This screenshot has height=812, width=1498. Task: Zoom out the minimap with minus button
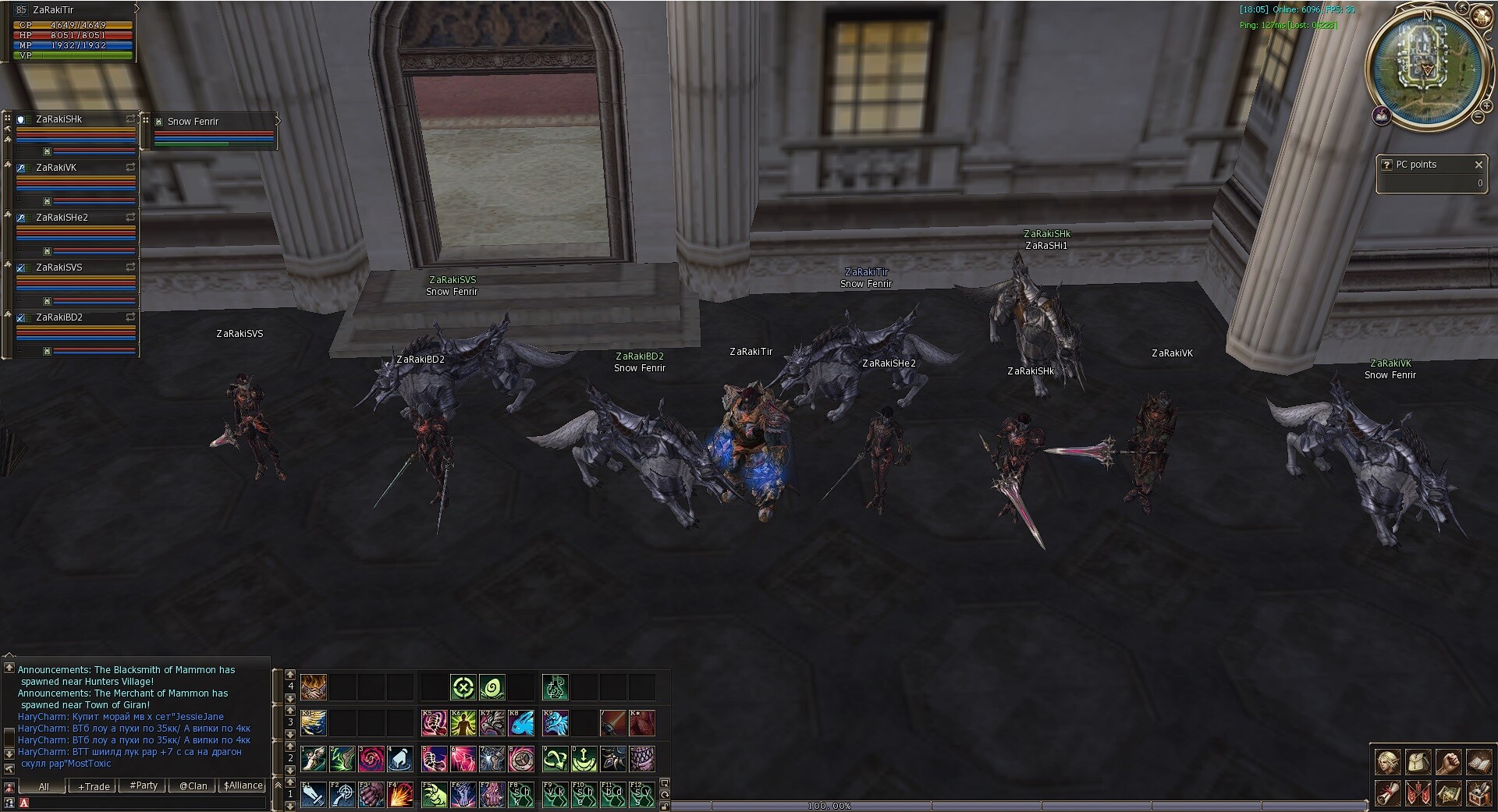pyautogui.click(x=1477, y=117)
